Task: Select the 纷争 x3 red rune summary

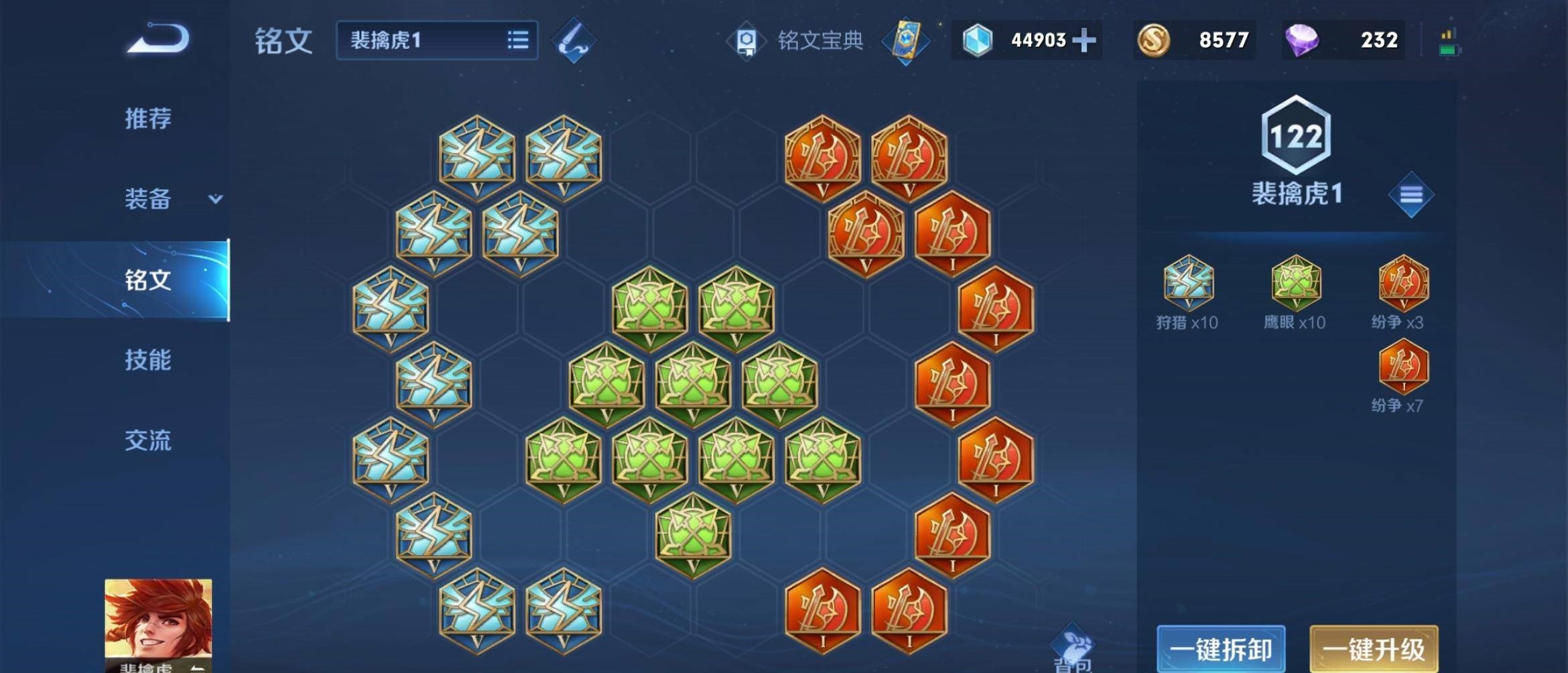Action: tap(1402, 292)
